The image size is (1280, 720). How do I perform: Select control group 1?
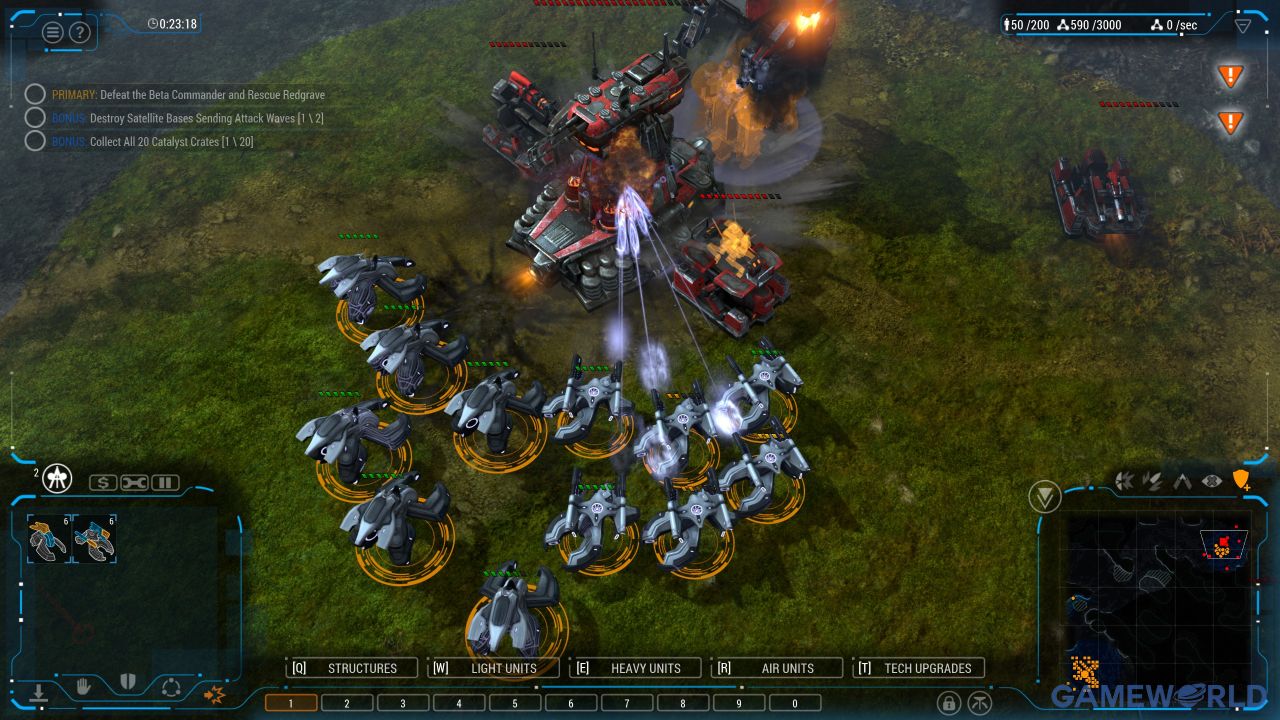click(291, 703)
